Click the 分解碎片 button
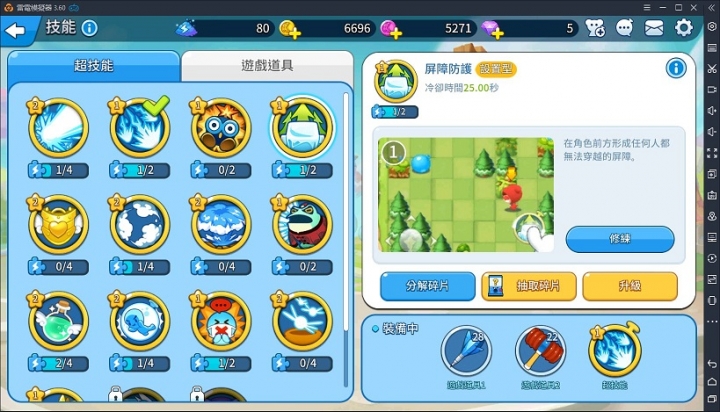Viewport: 720px width, 412px height. point(427,287)
